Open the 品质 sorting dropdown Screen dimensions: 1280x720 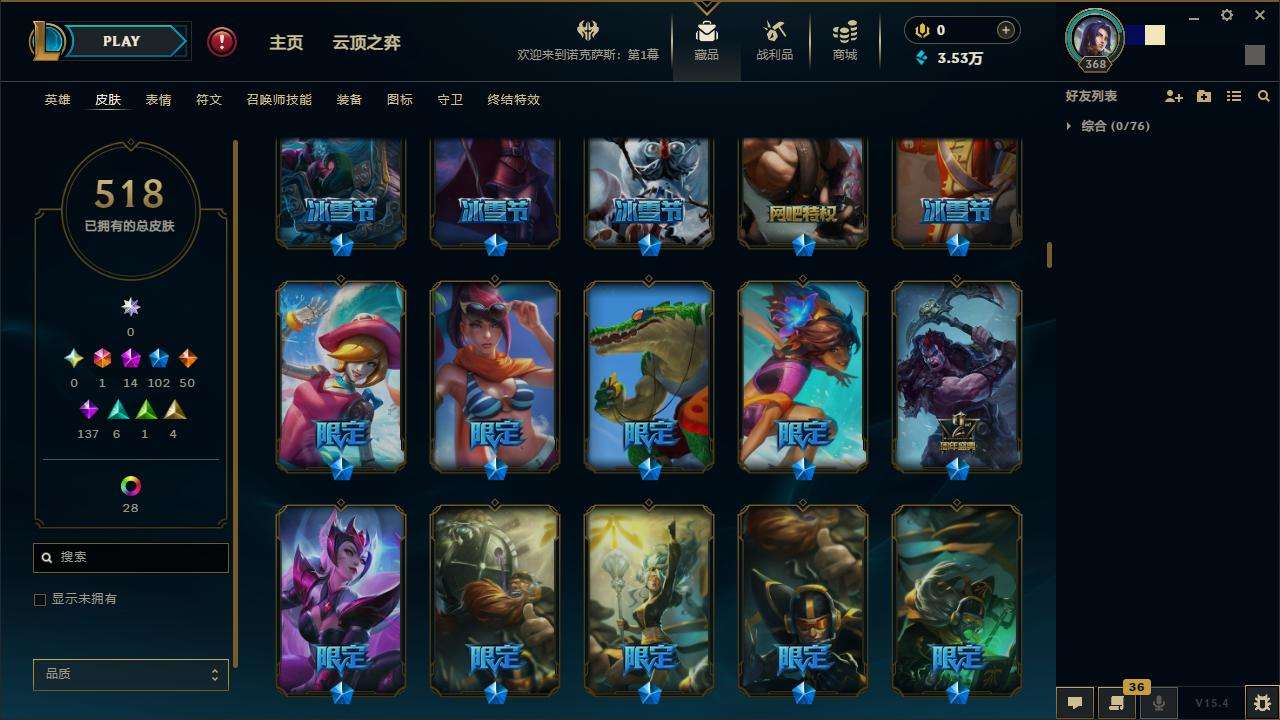point(131,675)
